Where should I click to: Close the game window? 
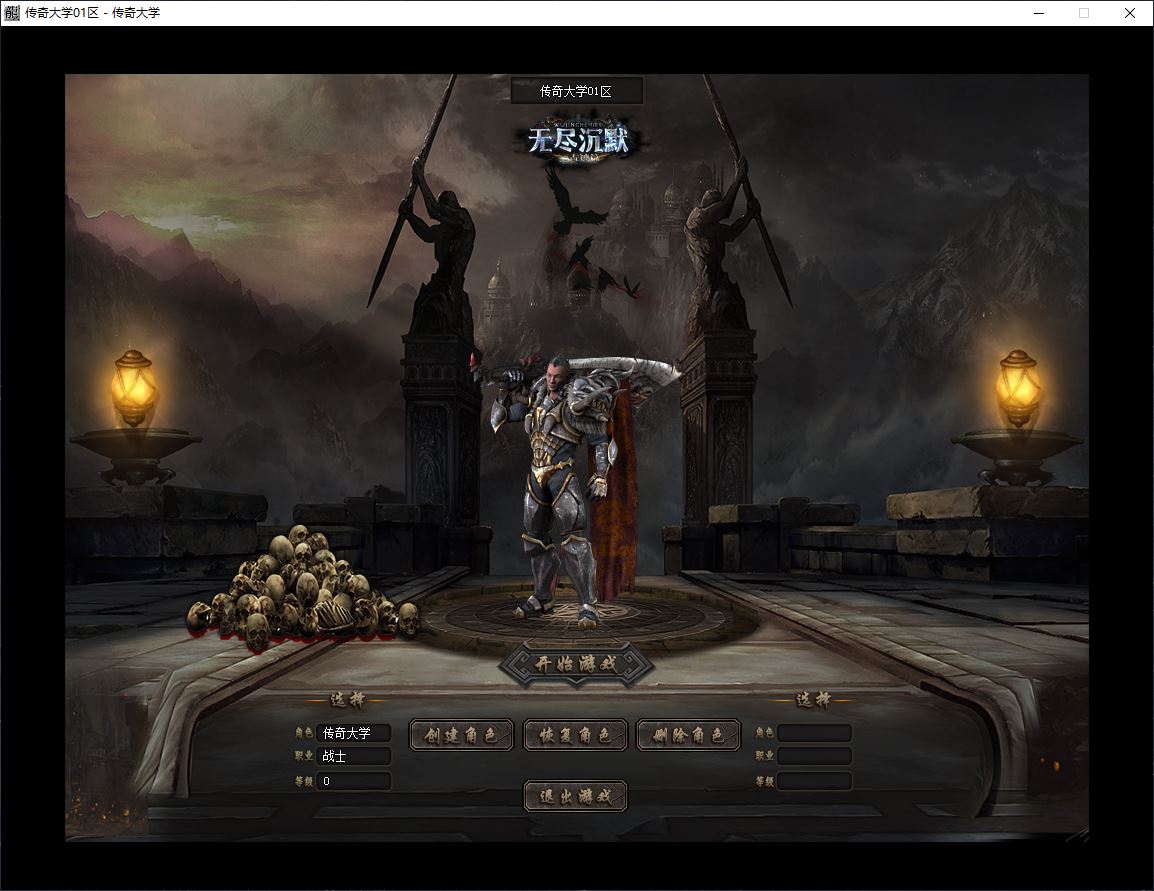[x=1130, y=13]
